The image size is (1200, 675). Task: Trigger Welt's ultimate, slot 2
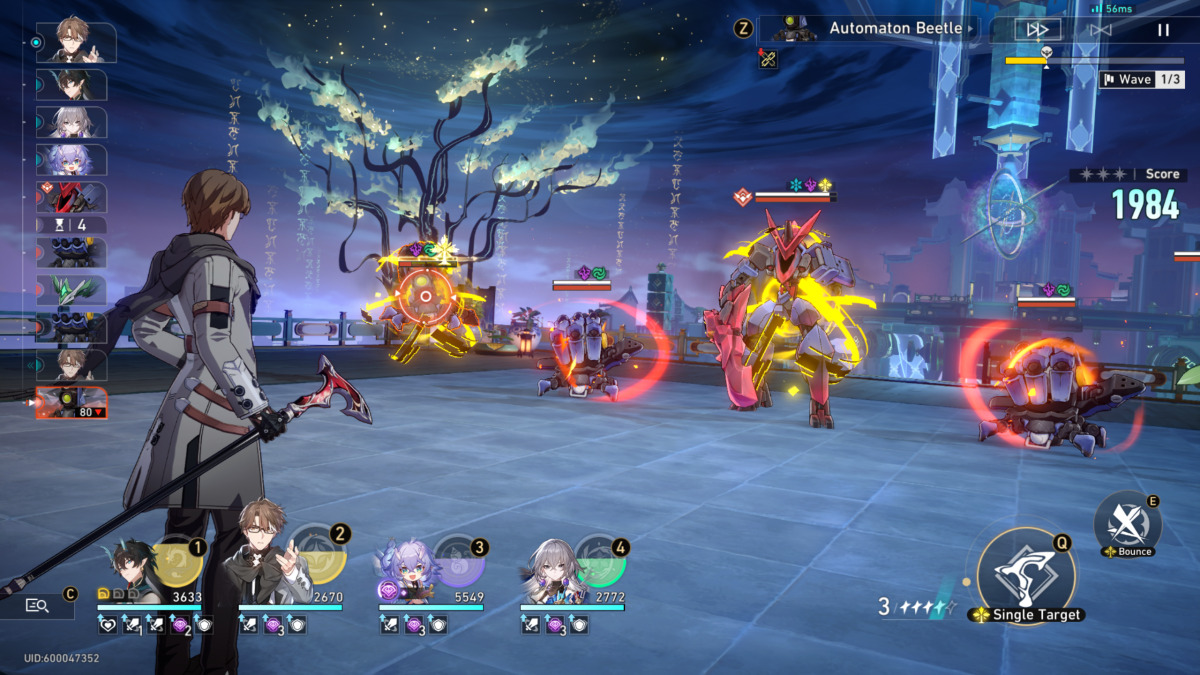point(320,563)
